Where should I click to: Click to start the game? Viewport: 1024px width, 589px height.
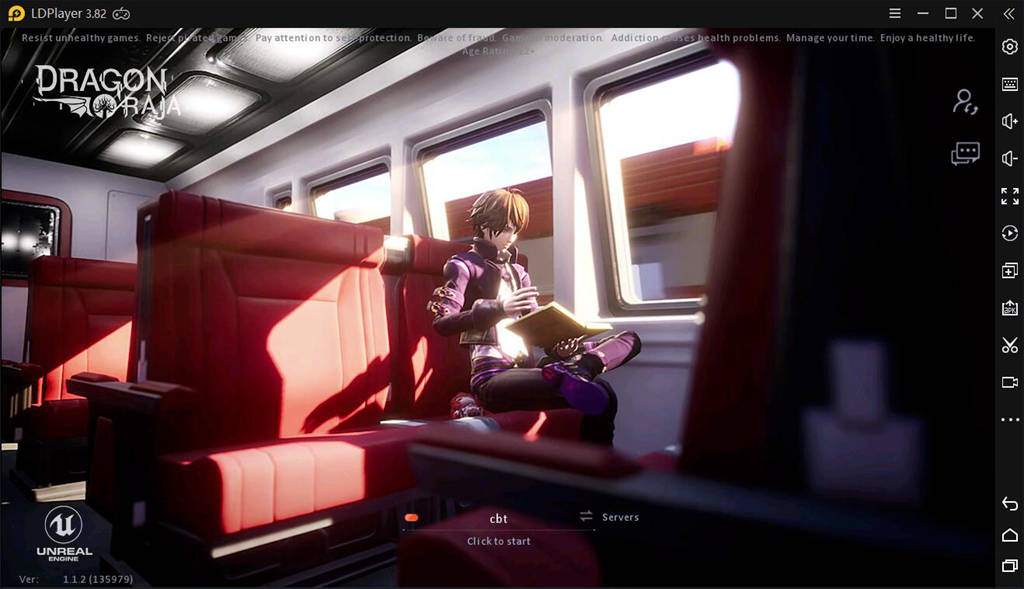(x=499, y=541)
